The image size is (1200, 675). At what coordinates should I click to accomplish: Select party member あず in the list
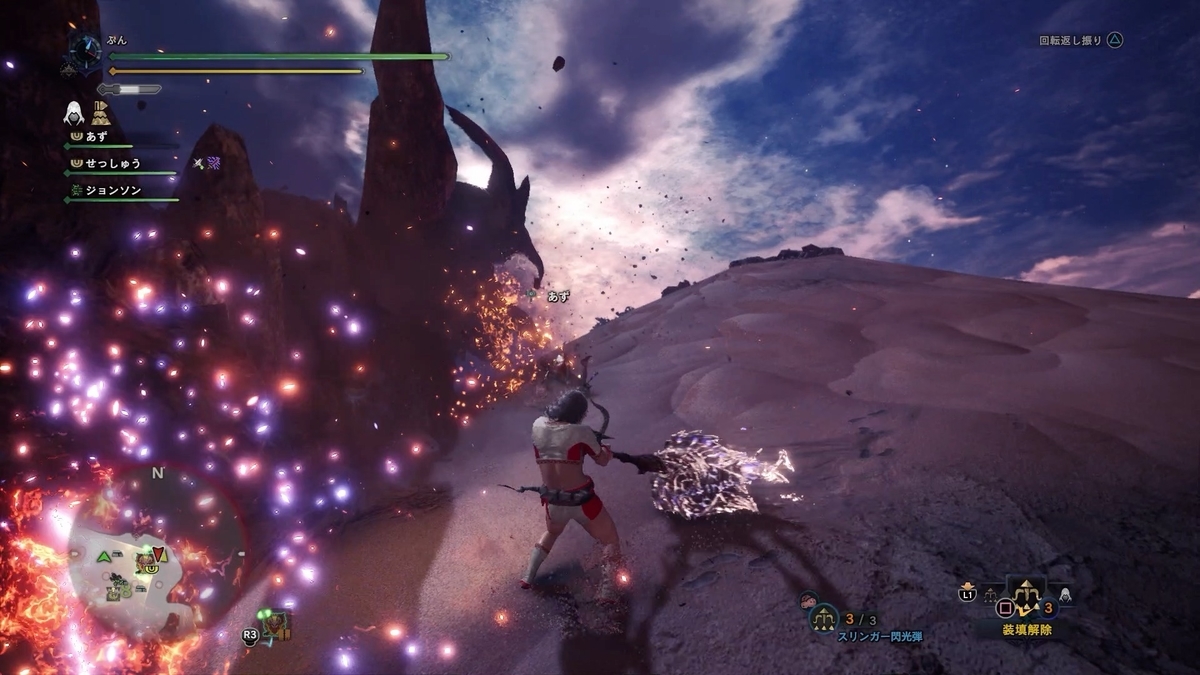tap(96, 136)
